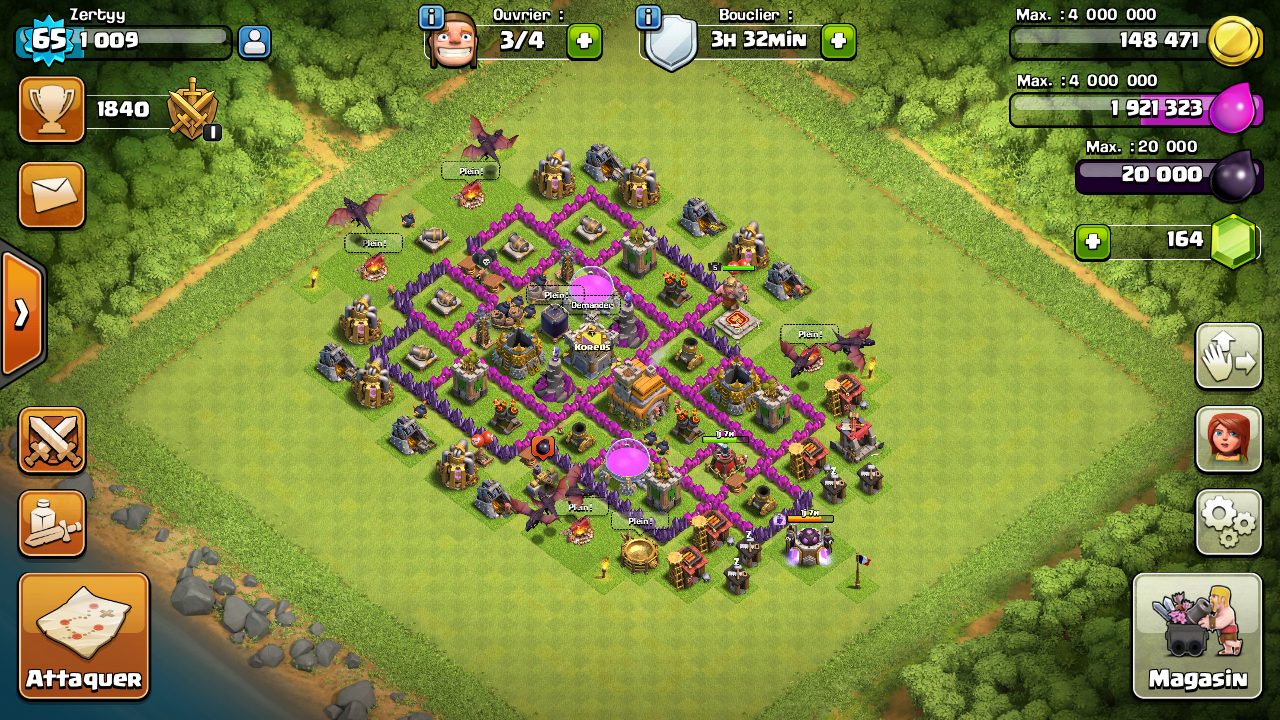Open the settings gears button

1228,521
